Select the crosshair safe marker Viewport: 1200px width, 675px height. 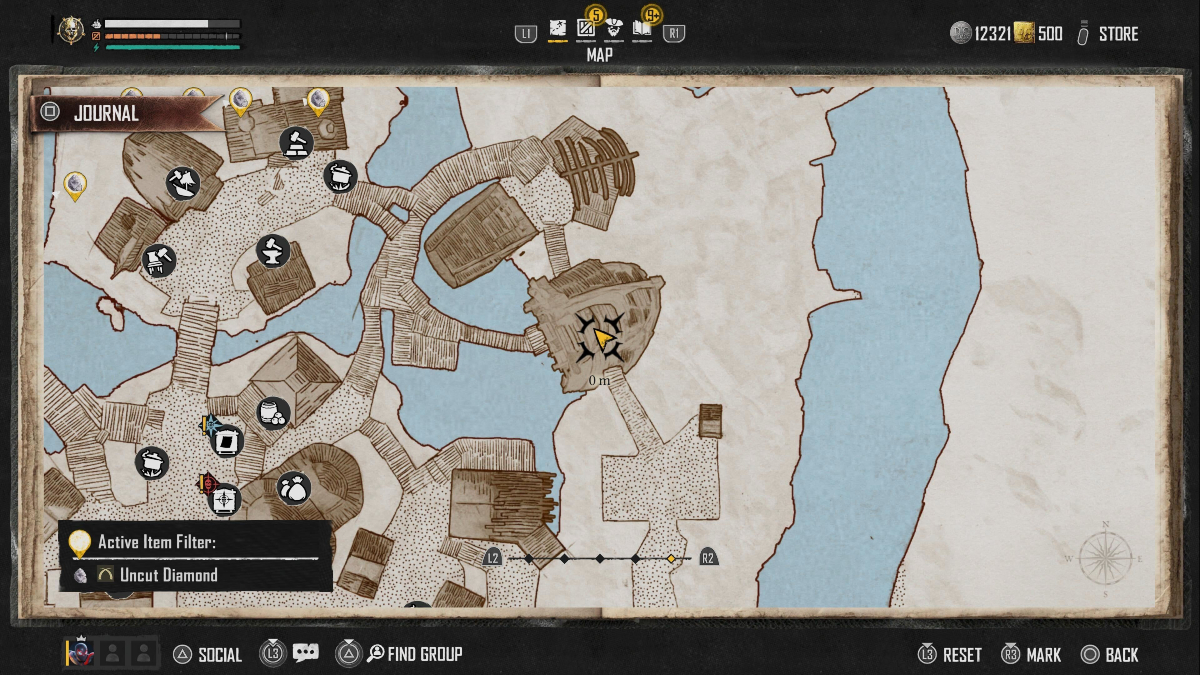click(x=224, y=499)
